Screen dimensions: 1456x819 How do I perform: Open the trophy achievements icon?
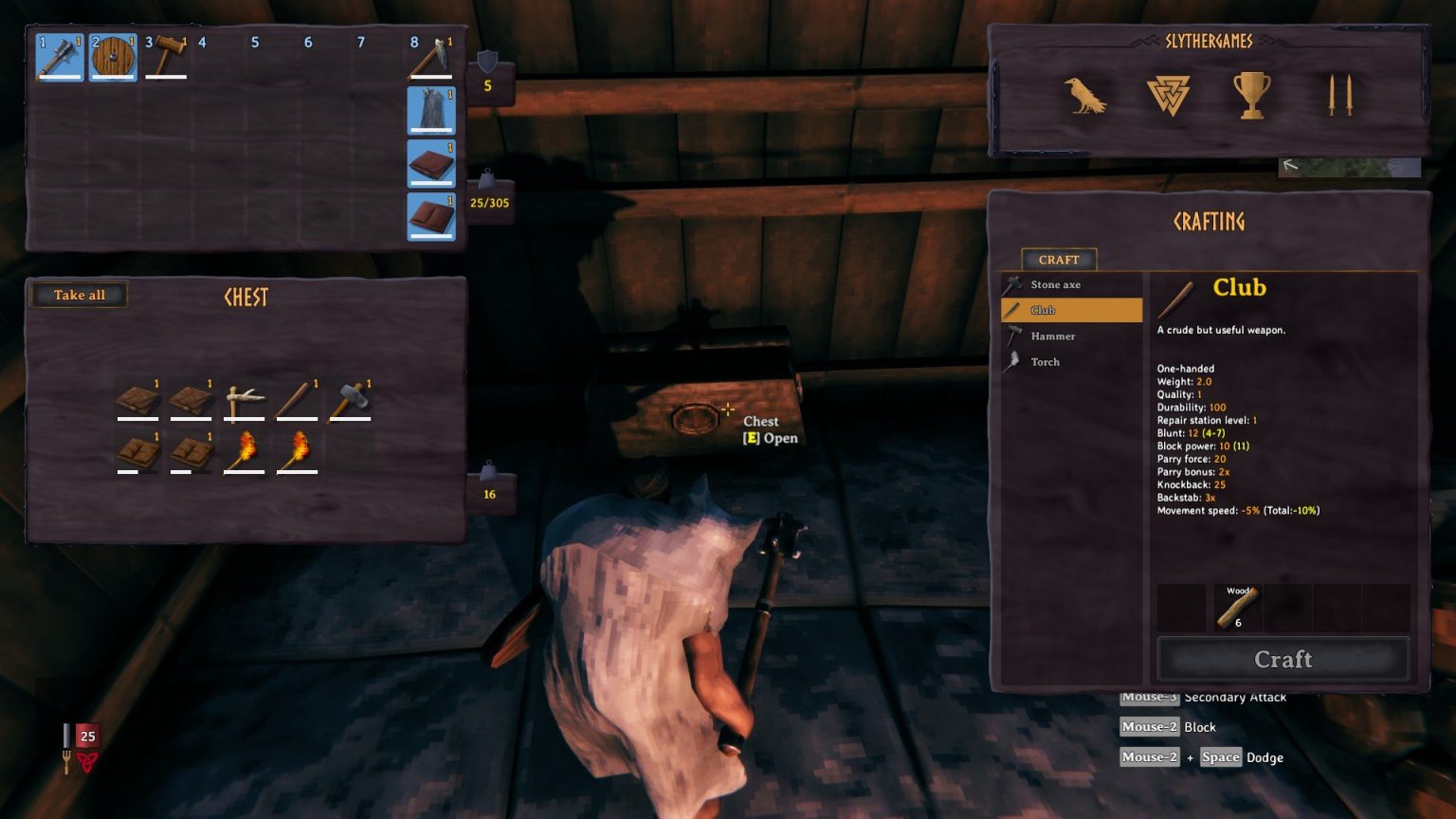(x=1253, y=96)
